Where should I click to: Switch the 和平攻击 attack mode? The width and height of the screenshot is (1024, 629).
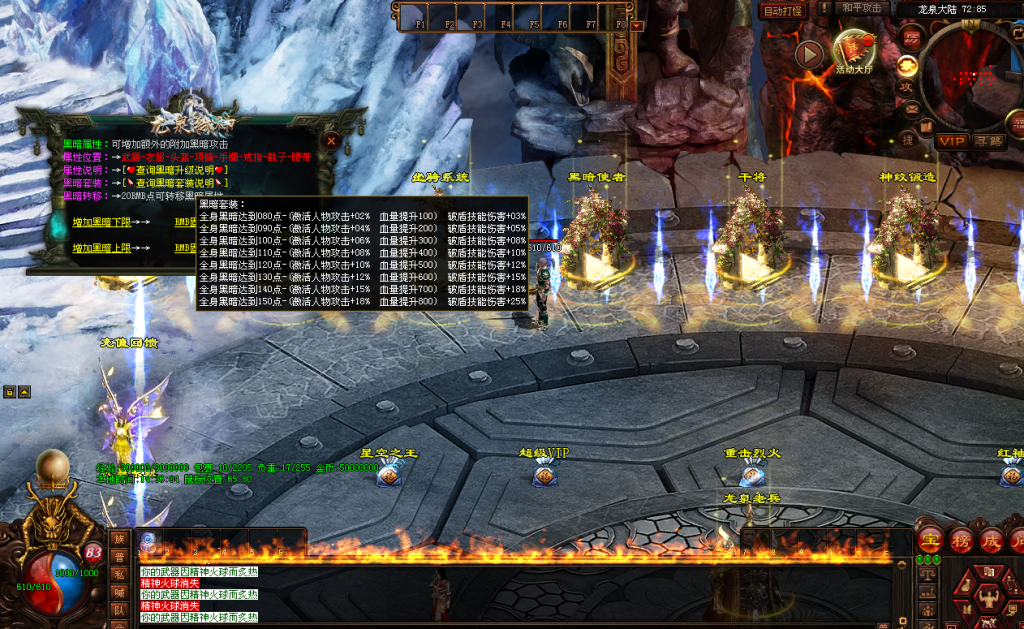coord(860,9)
